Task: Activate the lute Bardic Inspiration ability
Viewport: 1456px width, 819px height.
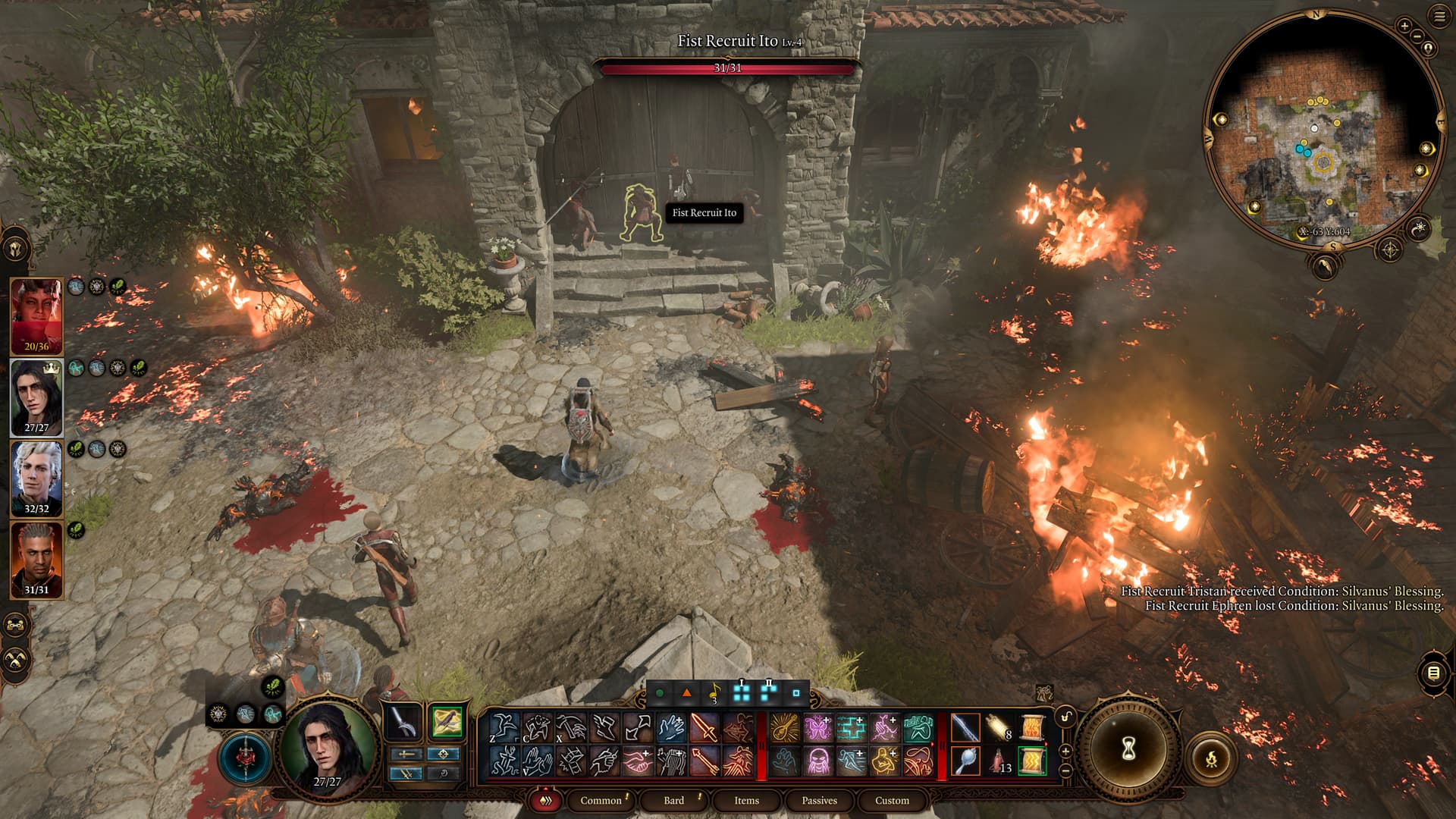Action: pos(784,728)
